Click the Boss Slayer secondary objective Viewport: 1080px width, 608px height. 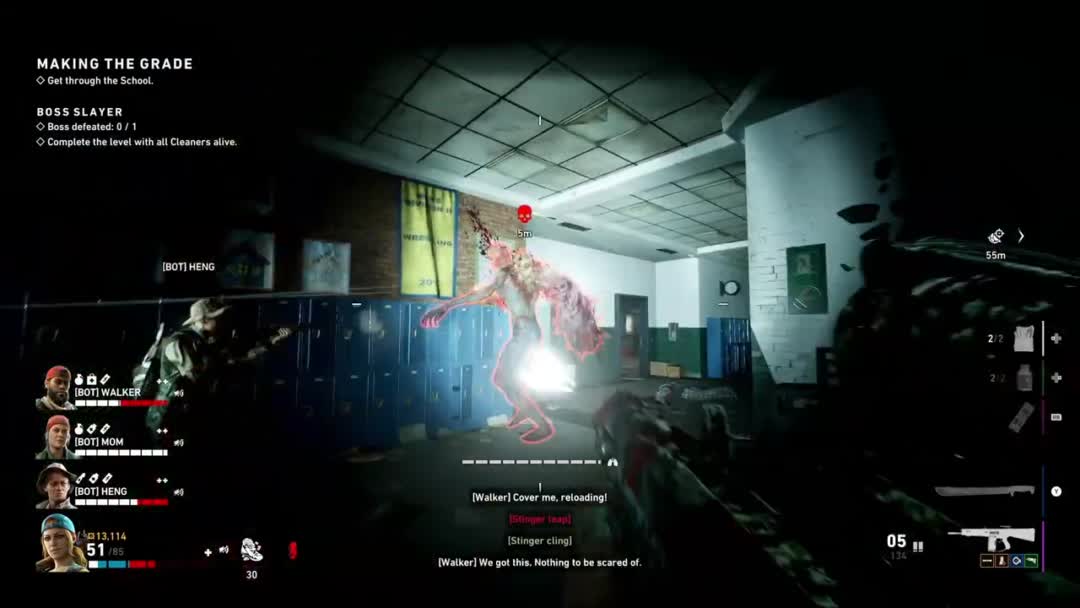(x=80, y=112)
